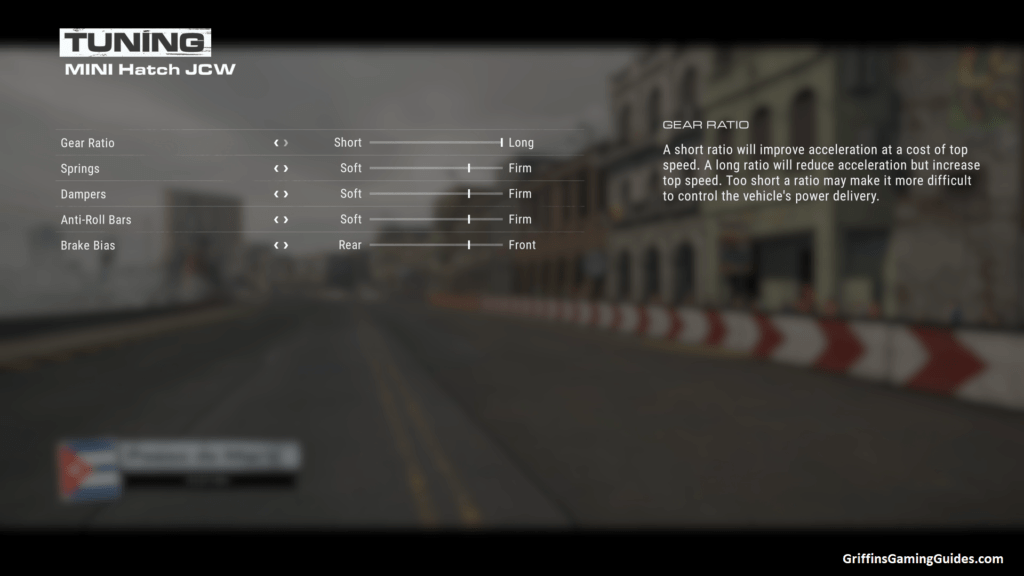
Task: Select the Gear Ratio tuning row
Action: (x=87, y=143)
